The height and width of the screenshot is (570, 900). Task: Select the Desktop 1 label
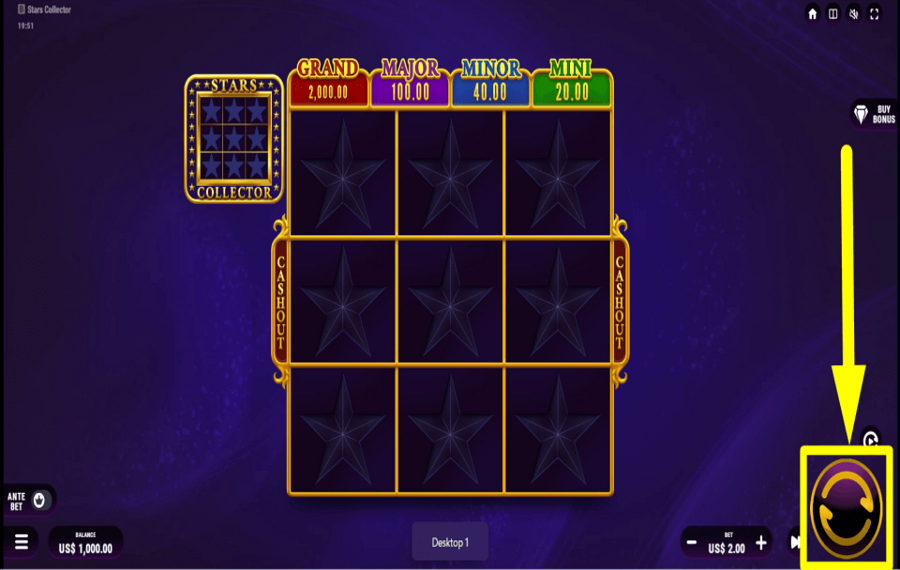click(450, 542)
